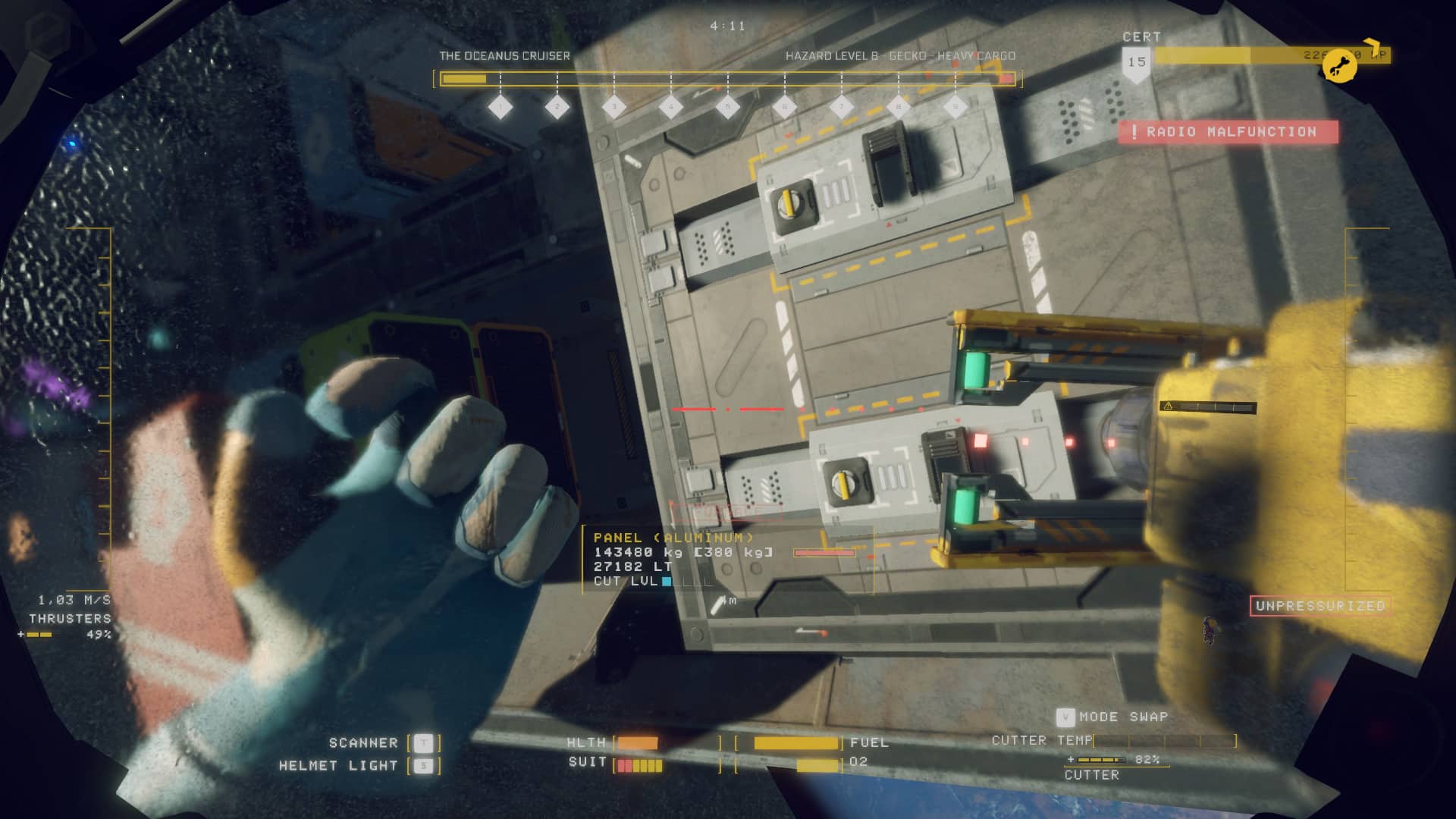The height and width of the screenshot is (819, 1456).
Task: Click the Hazard Level 8 Gecko header
Action: pyautogui.click(x=902, y=55)
